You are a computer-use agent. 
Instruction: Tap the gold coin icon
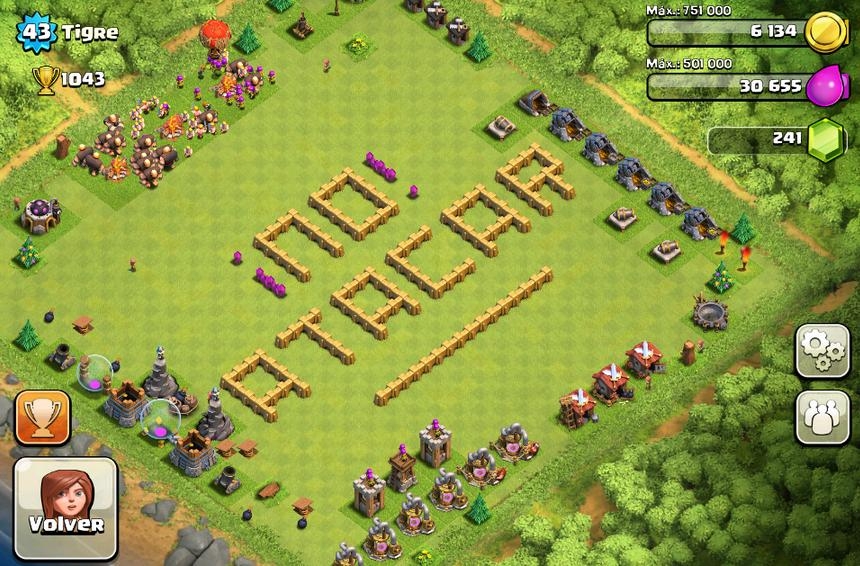(x=825, y=30)
